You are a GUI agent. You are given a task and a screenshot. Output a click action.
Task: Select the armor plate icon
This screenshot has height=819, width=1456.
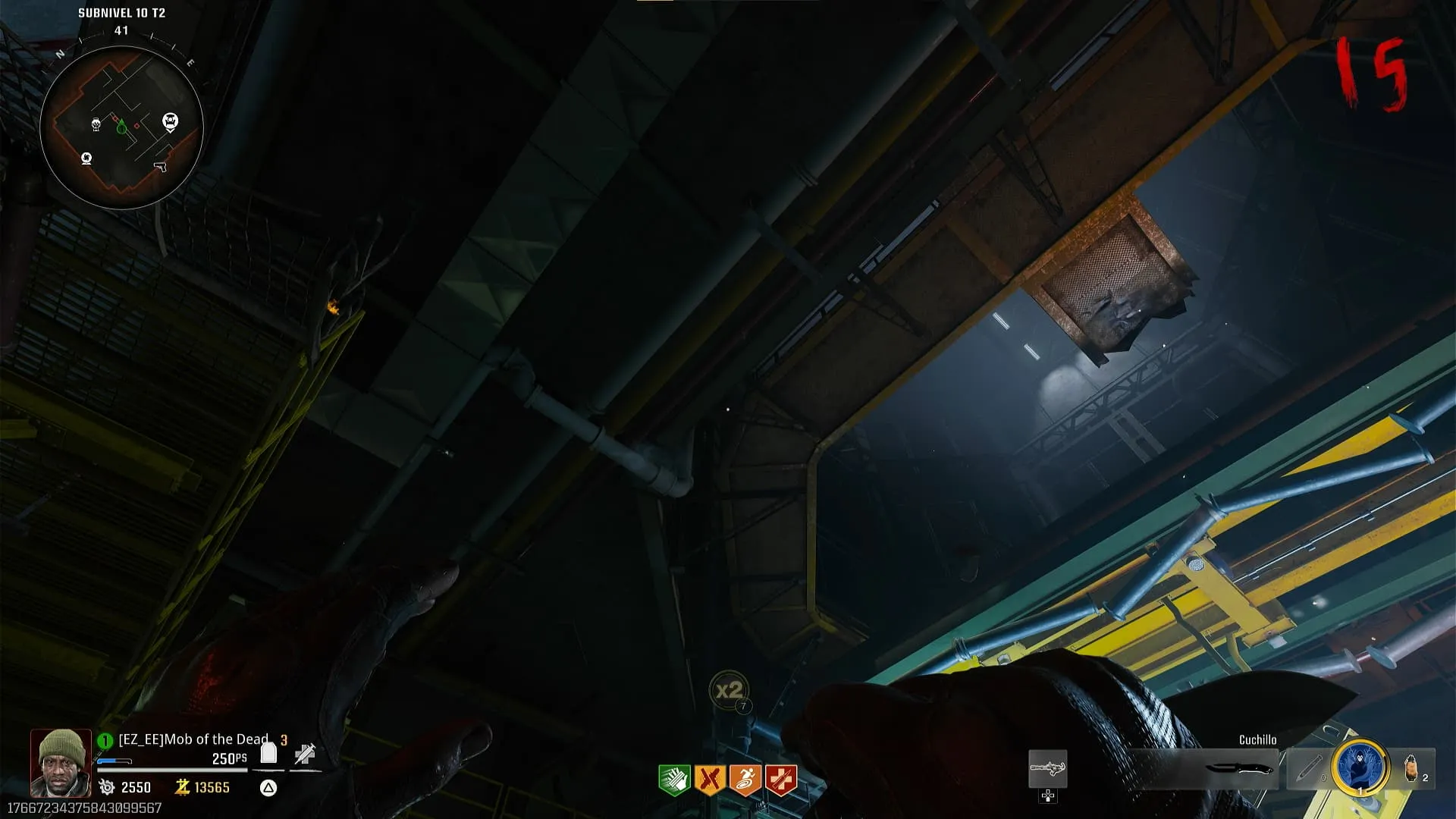268,753
